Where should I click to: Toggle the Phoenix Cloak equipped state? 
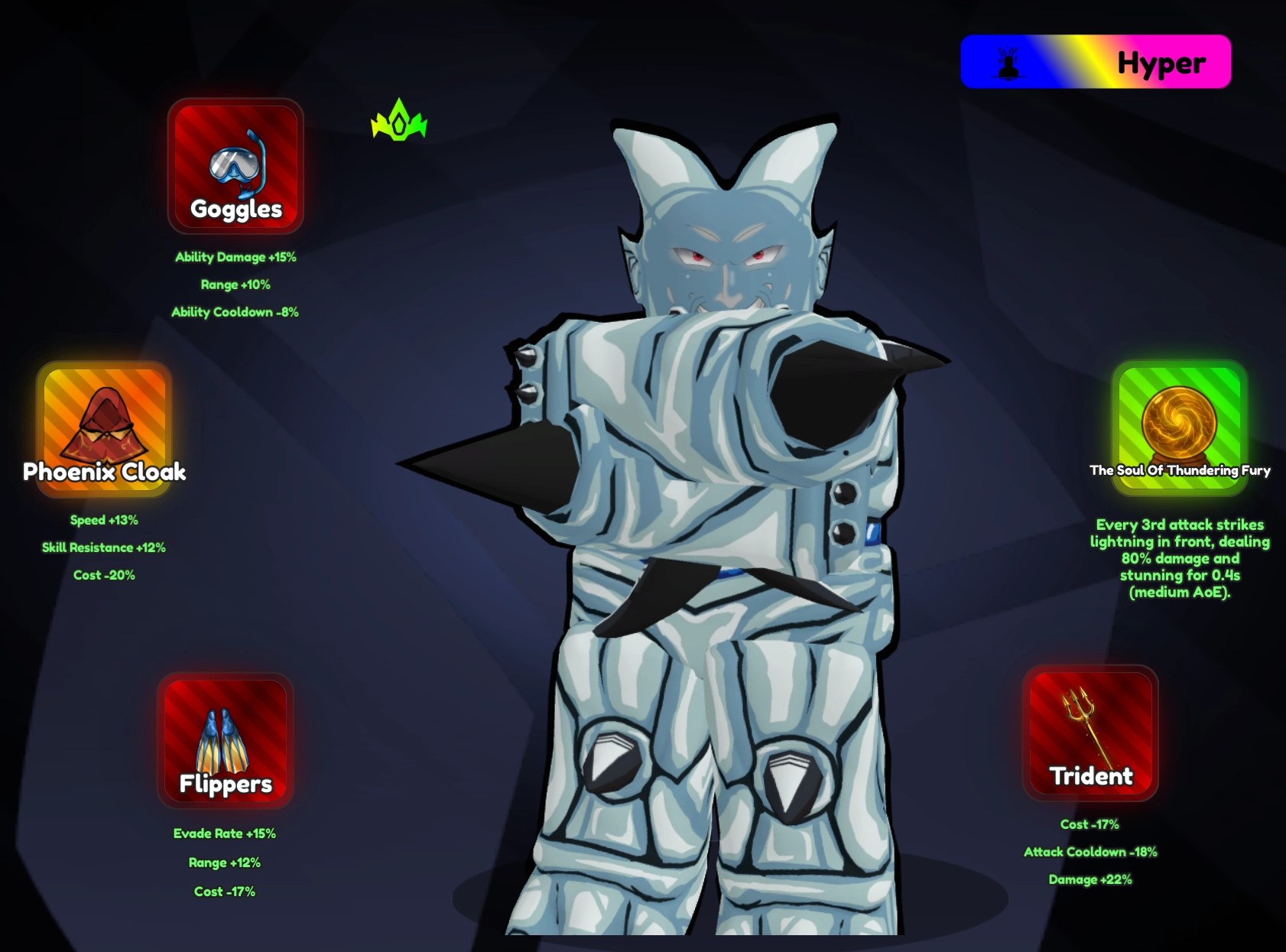(x=105, y=431)
